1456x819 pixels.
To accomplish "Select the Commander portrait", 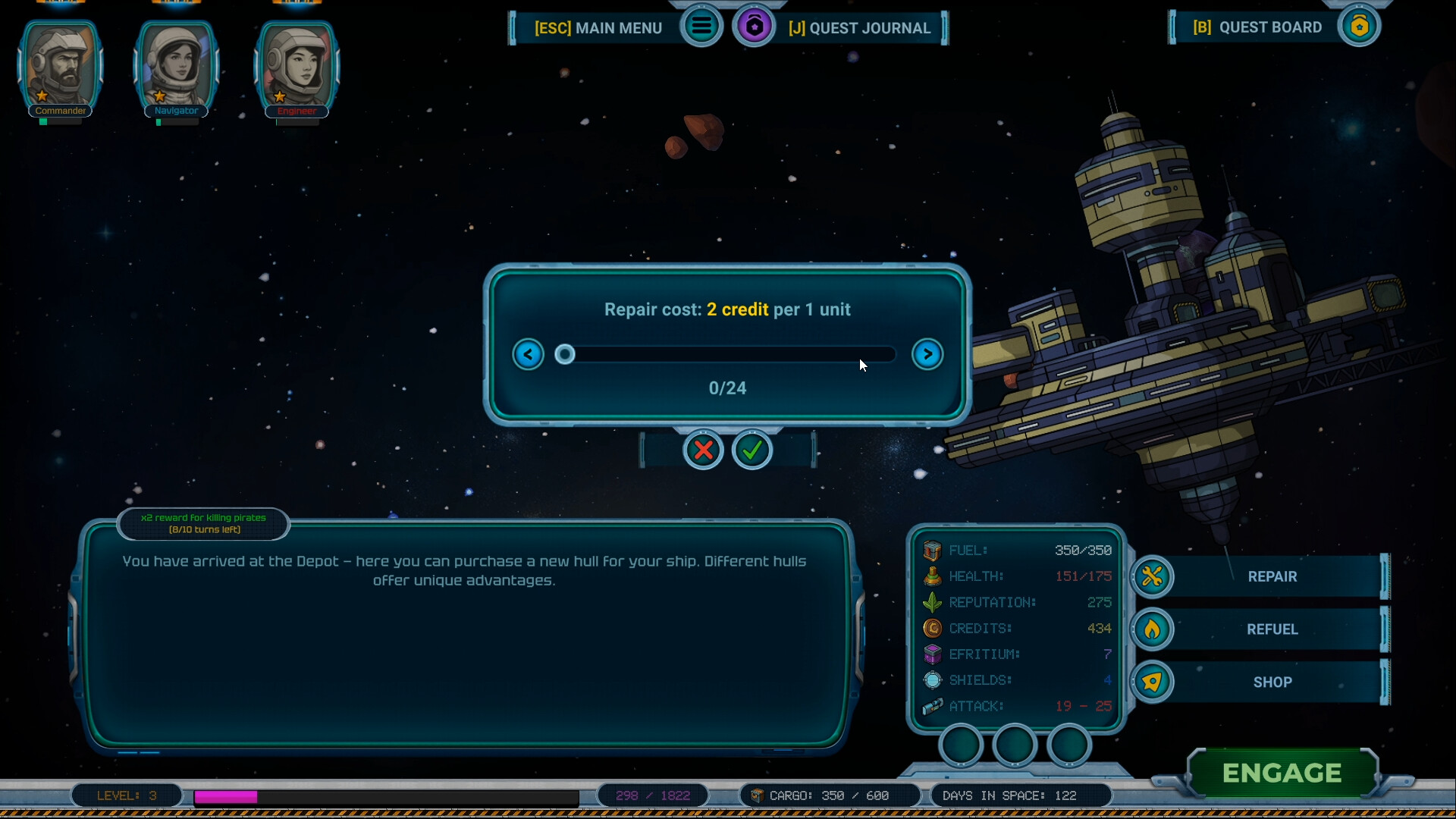I will [61, 67].
